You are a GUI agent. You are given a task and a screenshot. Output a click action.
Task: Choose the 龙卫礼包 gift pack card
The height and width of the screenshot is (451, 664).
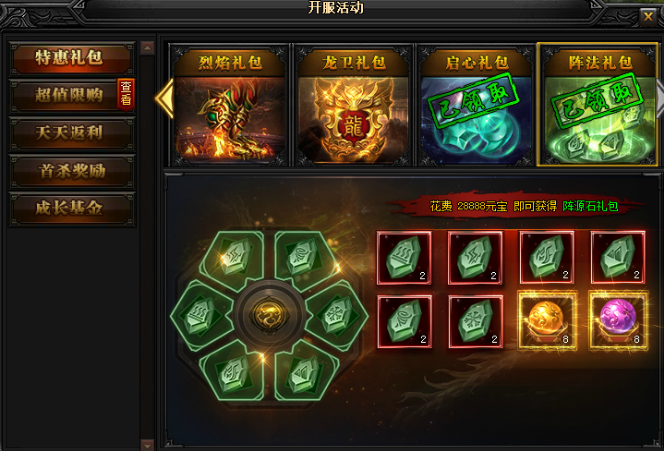353,105
